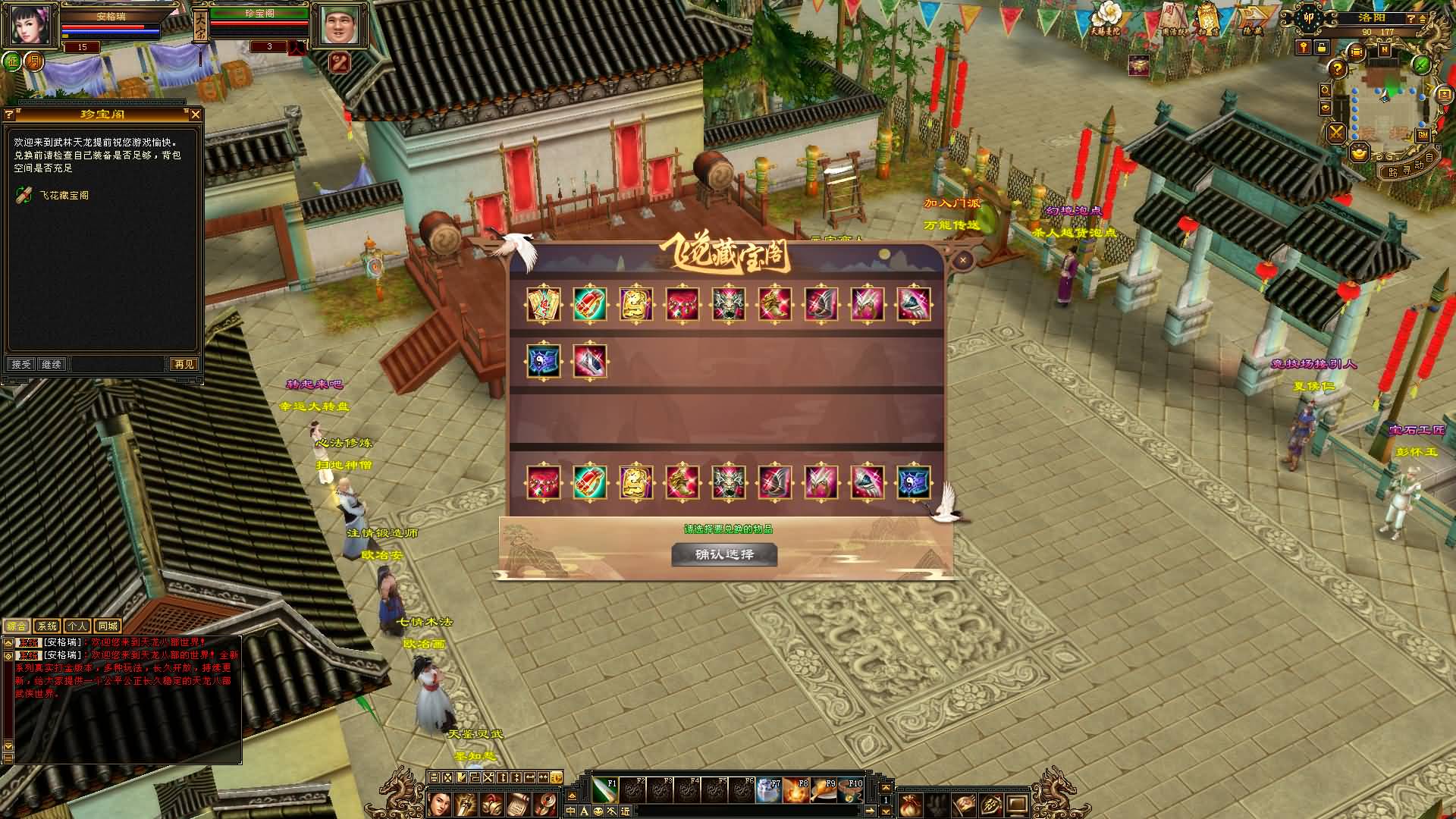The height and width of the screenshot is (819, 1456).
Task: Click the 再见 goodbye button
Action: pyautogui.click(x=184, y=365)
